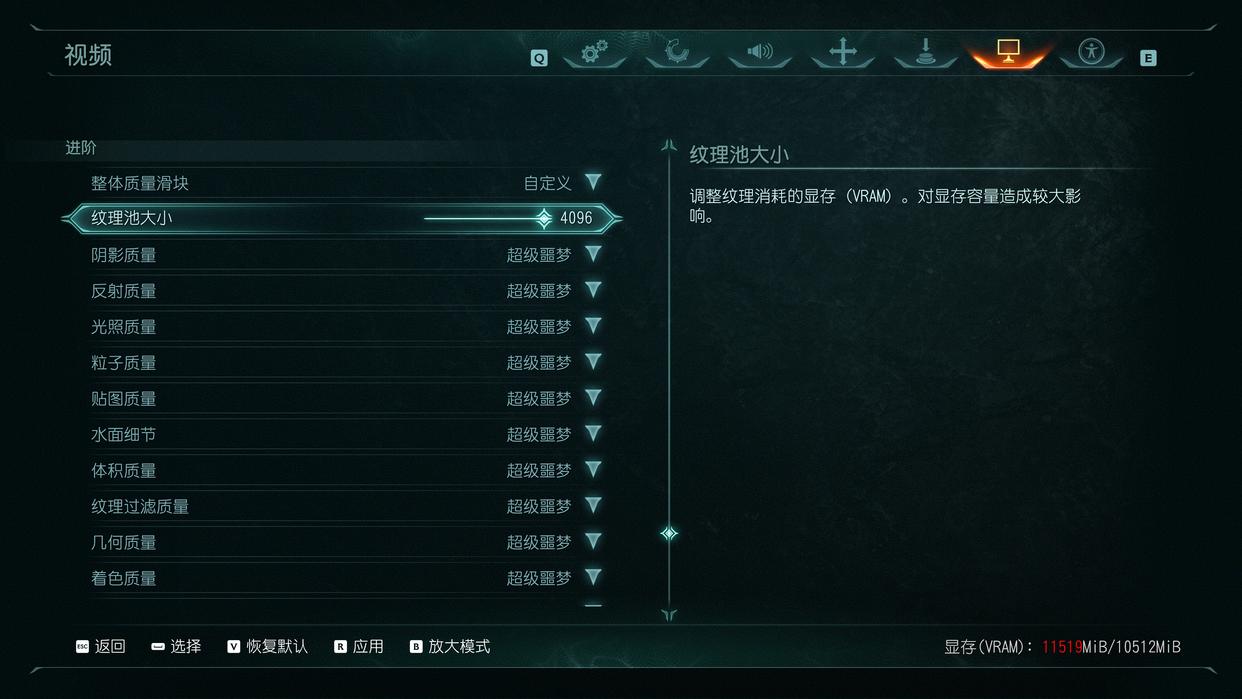Screen dimensions: 1242x699
Task: Open the 整体质量滑块 dropdown
Action: point(593,182)
